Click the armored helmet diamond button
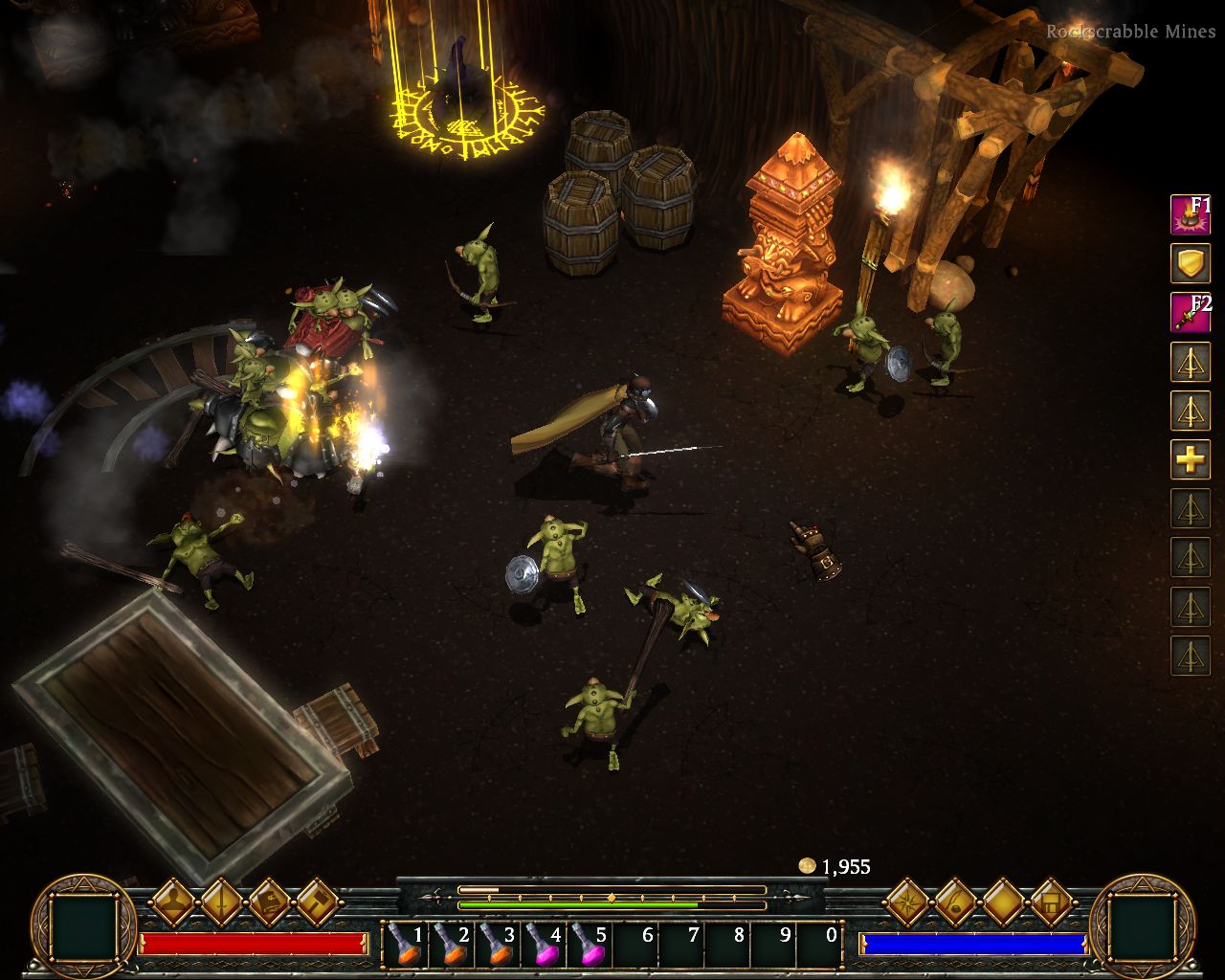 (x=269, y=901)
